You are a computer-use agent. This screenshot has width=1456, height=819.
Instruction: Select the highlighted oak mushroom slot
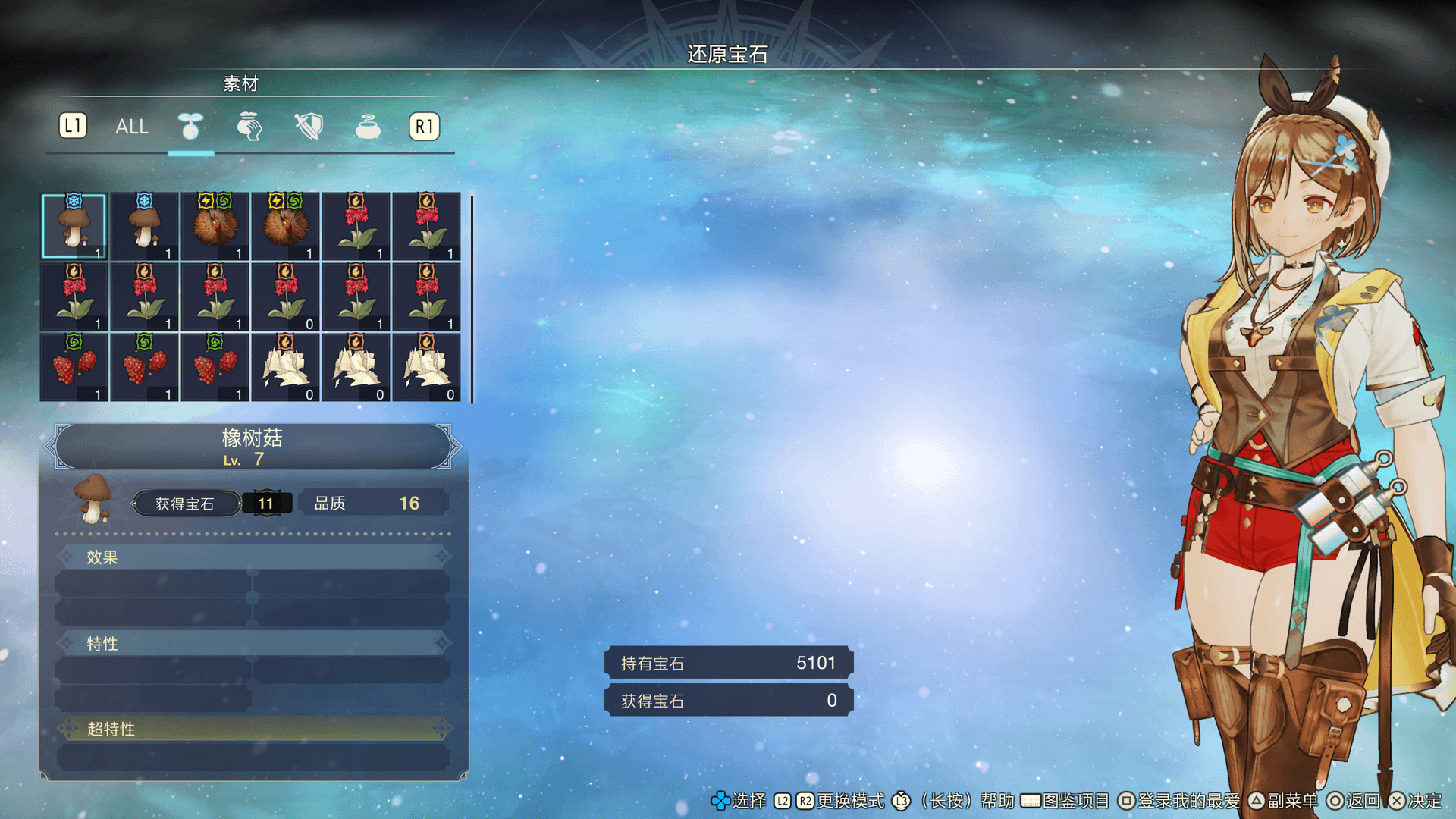74,226
